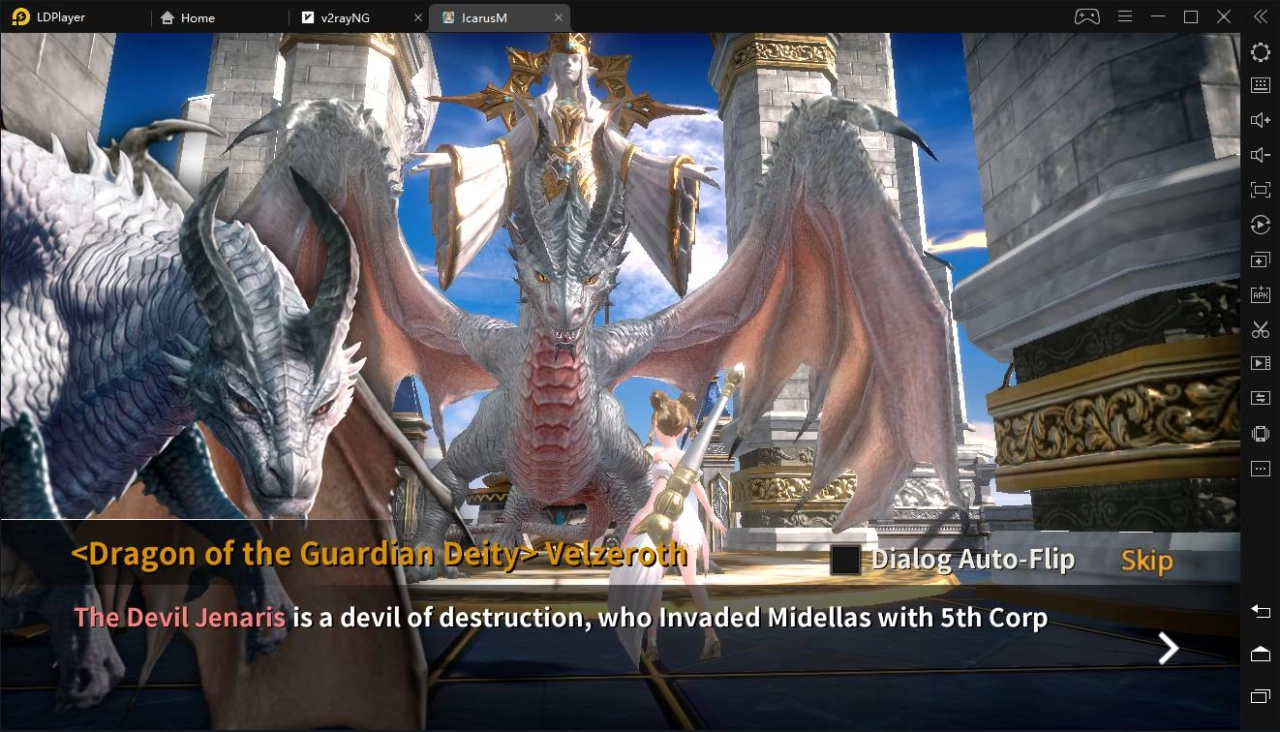This screenshot has width=1280, height=732.
Task: Rotate the emulator screen
Action: point(1258,224)
